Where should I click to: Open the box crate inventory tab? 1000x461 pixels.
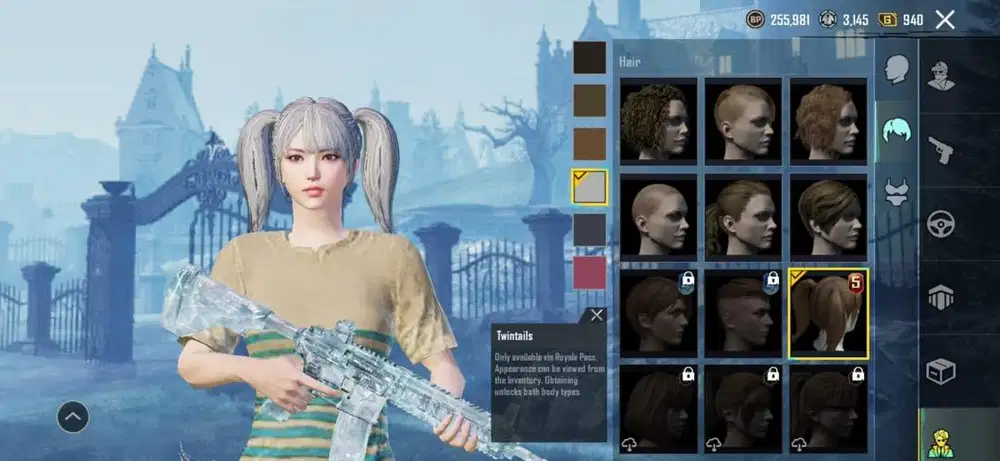pyautogui.click(x=941, y=370)
